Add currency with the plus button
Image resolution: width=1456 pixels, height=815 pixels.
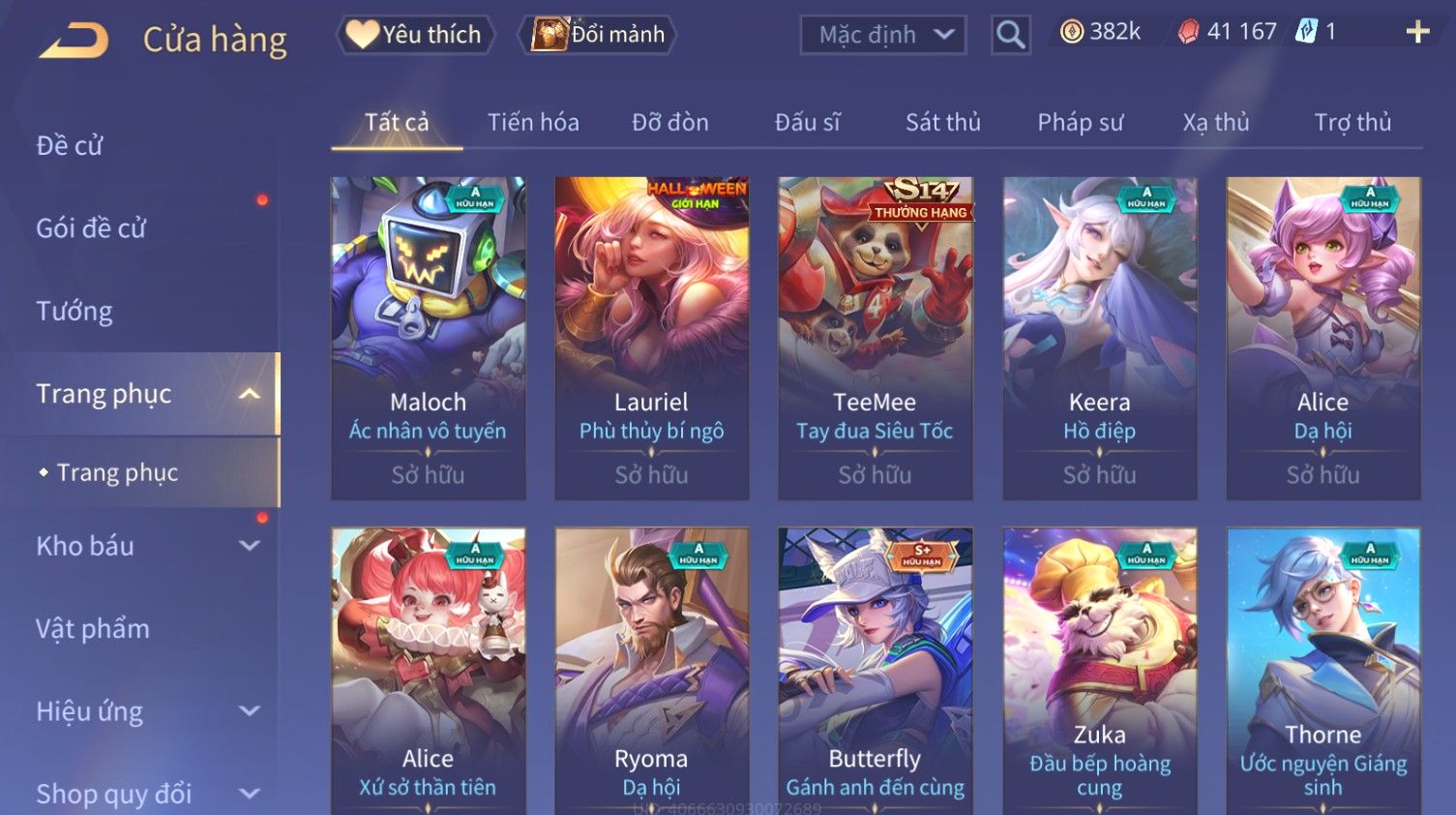coord(1417,32)
